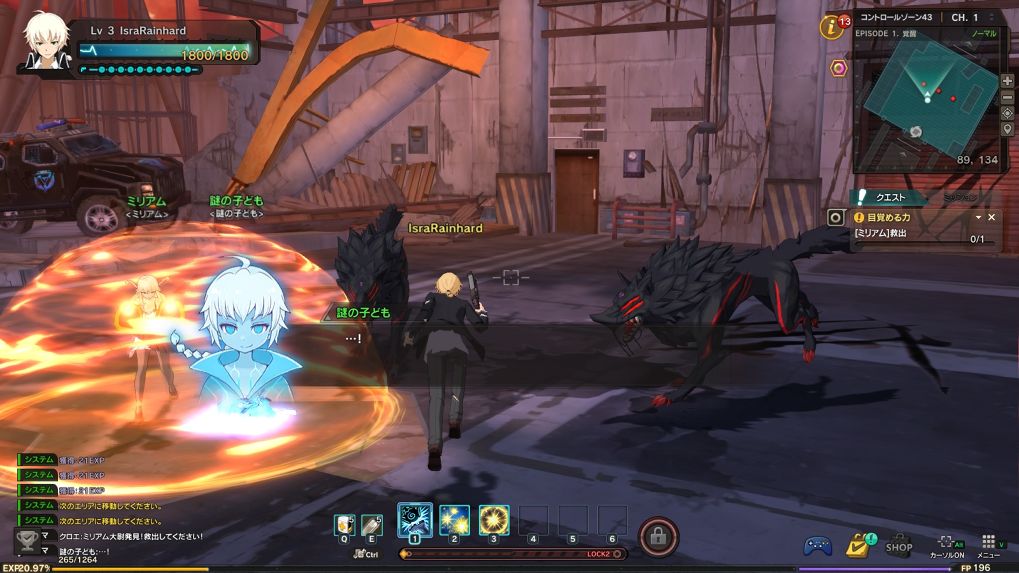Zoom out the minimap with minus button

1007,97
